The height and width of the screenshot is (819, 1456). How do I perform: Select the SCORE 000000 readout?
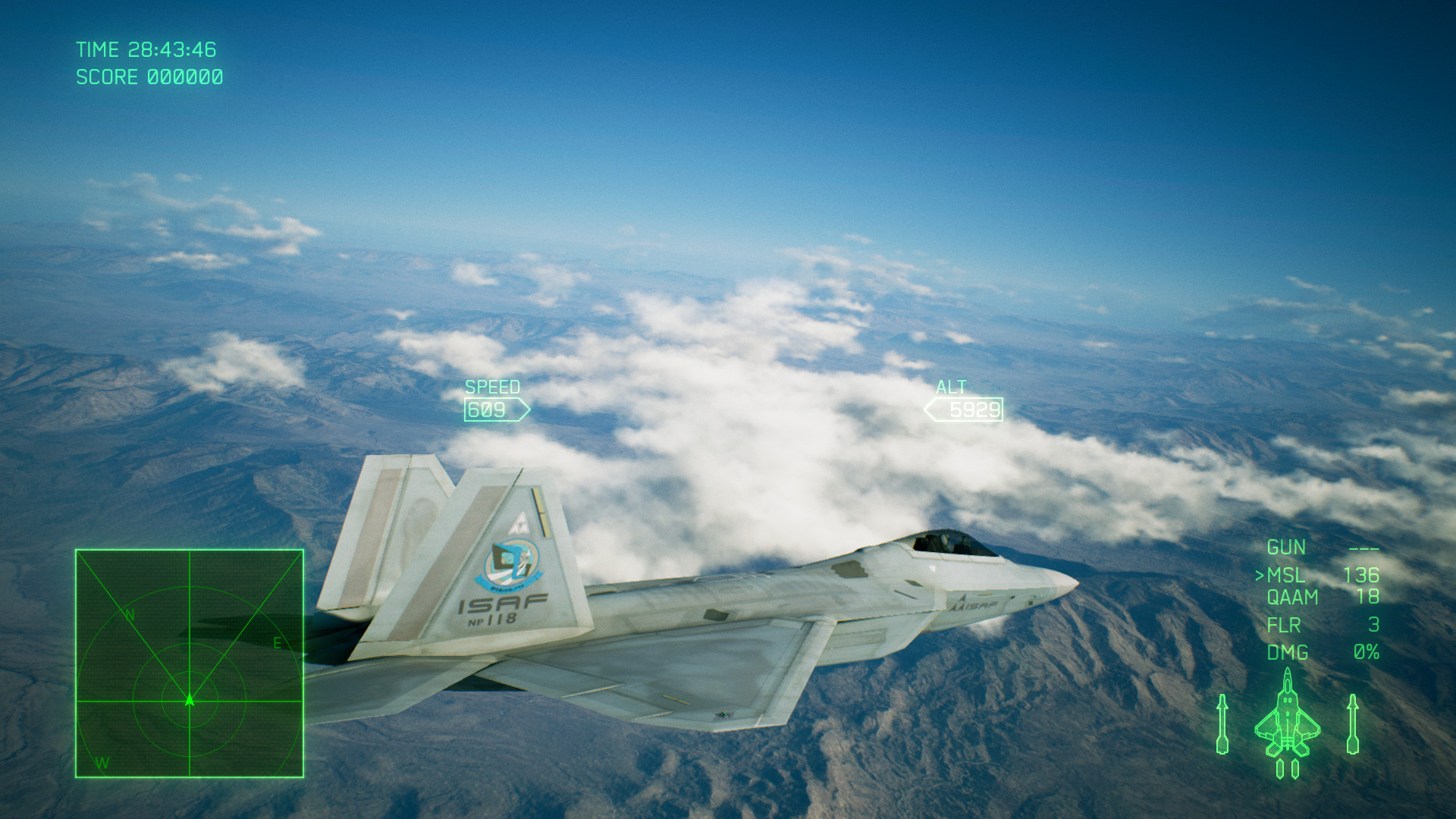point(149,77)
